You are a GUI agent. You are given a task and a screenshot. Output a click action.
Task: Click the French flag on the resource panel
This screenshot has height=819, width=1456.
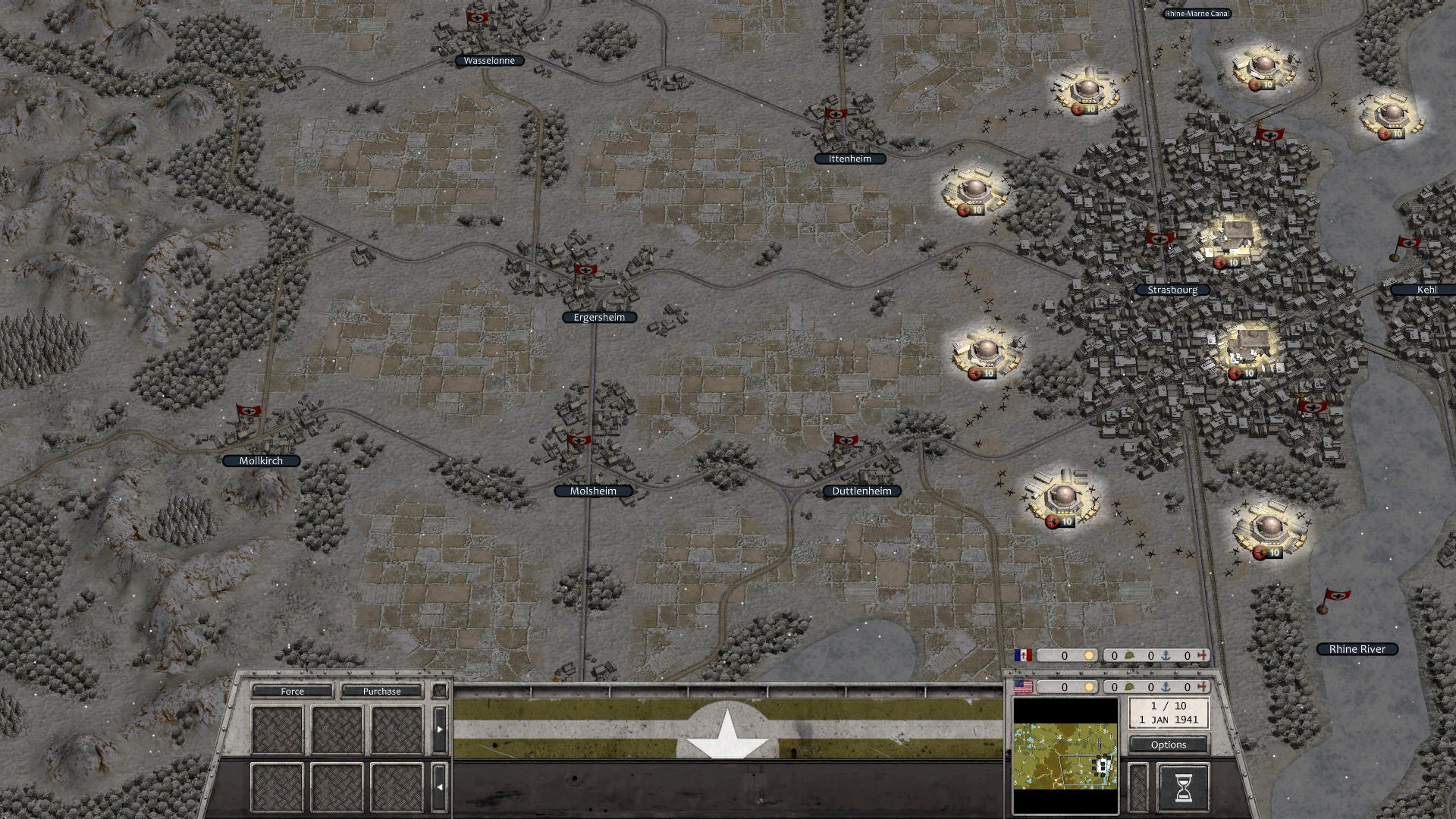1023,654
